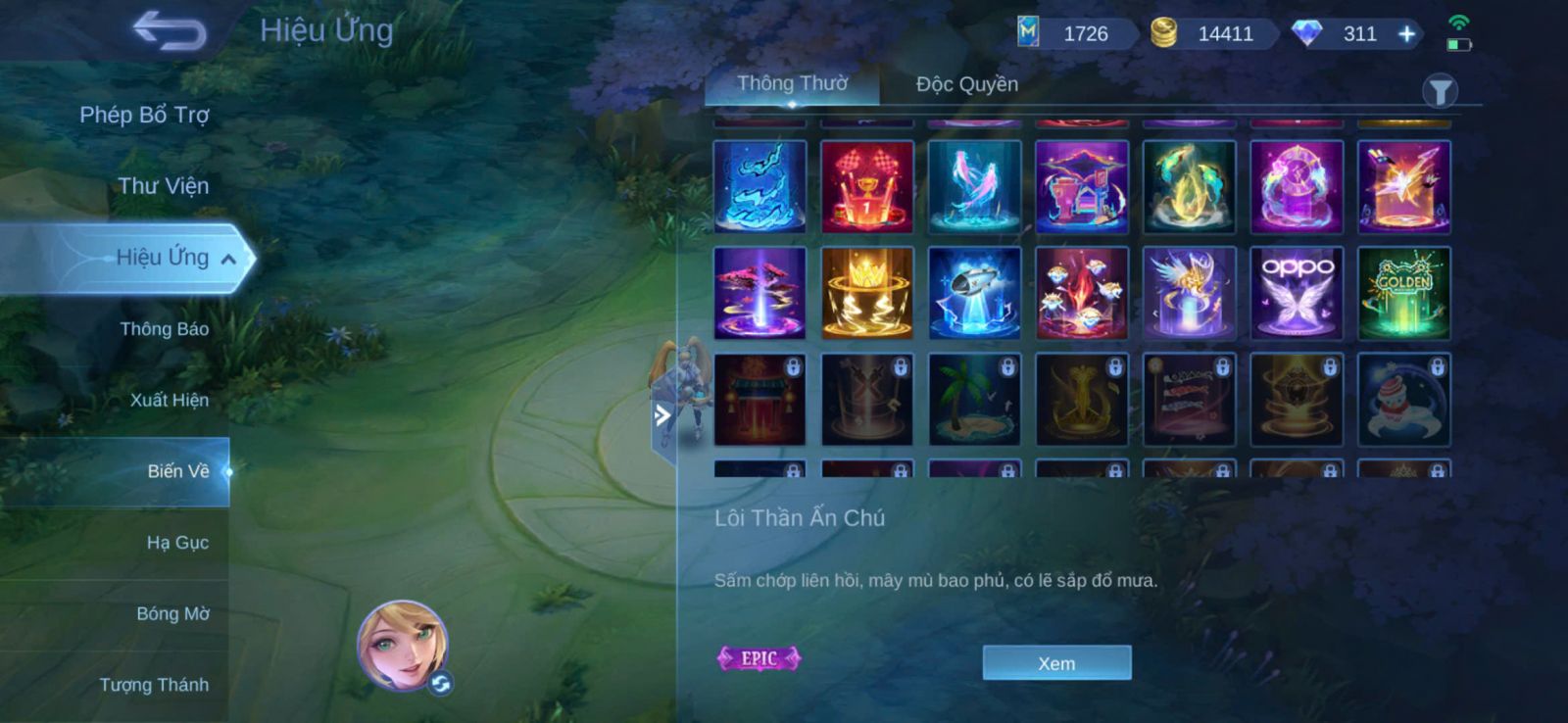The width and height of the screenshot is (1568, 723).
Task: Select the Hạ Gục effect category
Action: tap(177, 543)
